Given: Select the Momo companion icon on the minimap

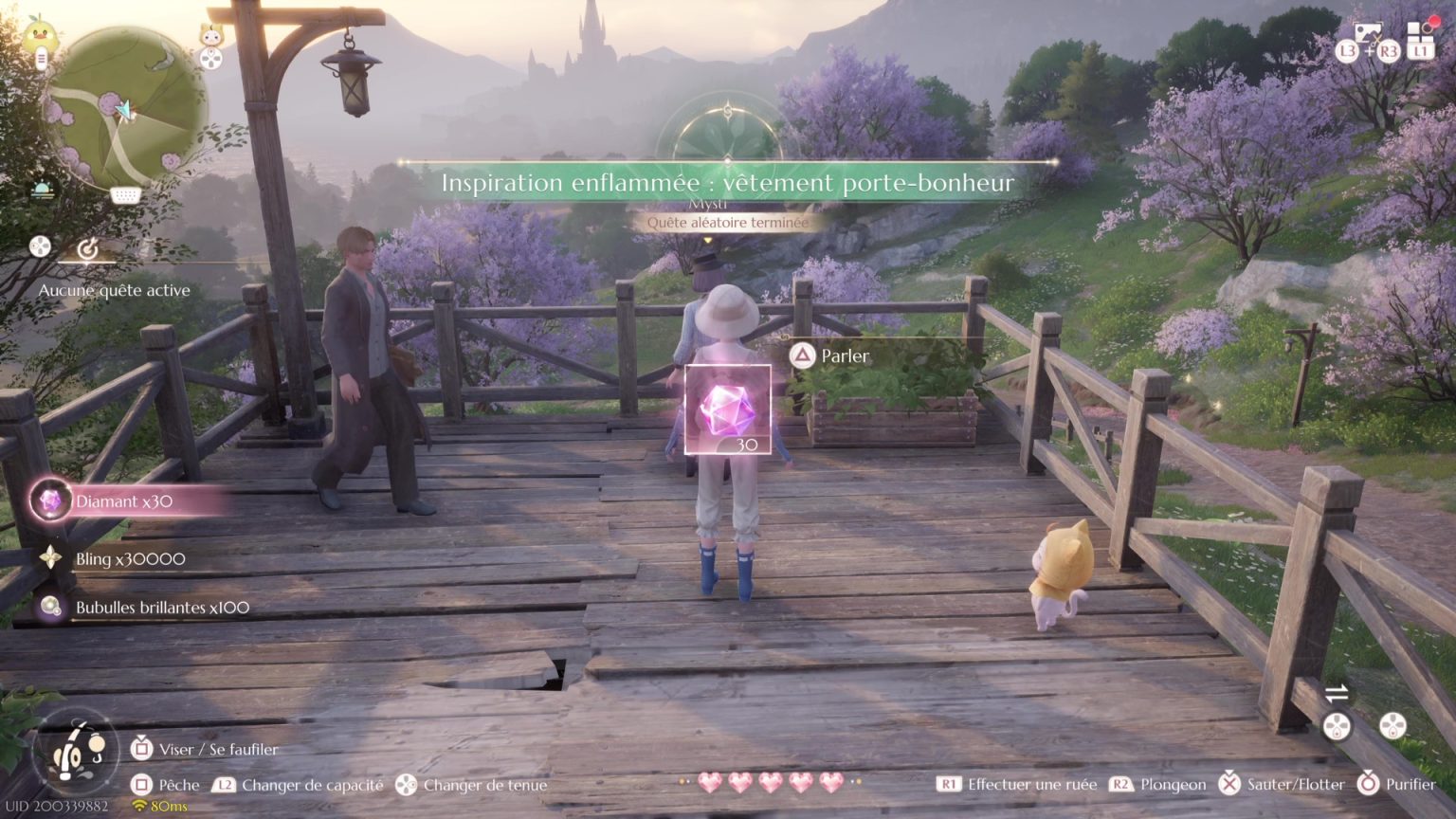Looking at the screenshot, I should tap(210, 35).
